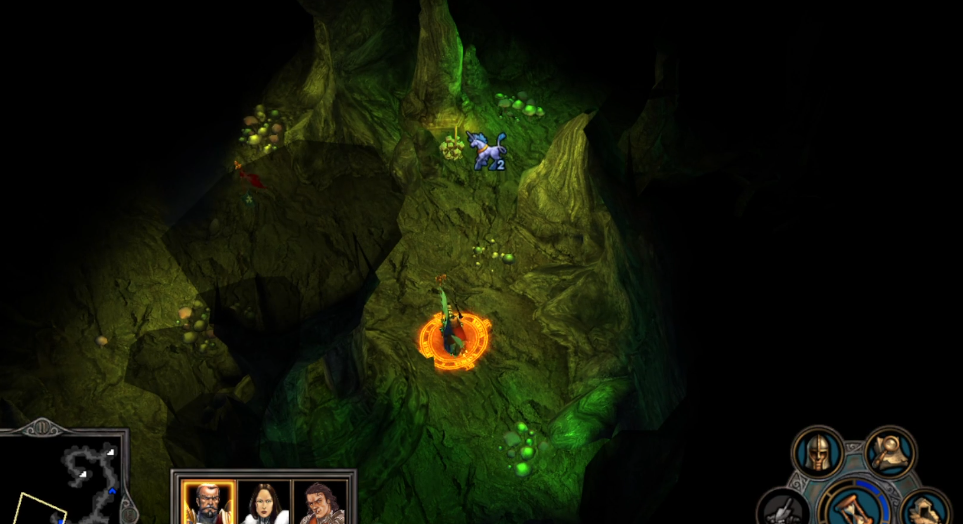Select the brown-haired man hero portrait
963x524 pixels.
[x=321, y=502]
